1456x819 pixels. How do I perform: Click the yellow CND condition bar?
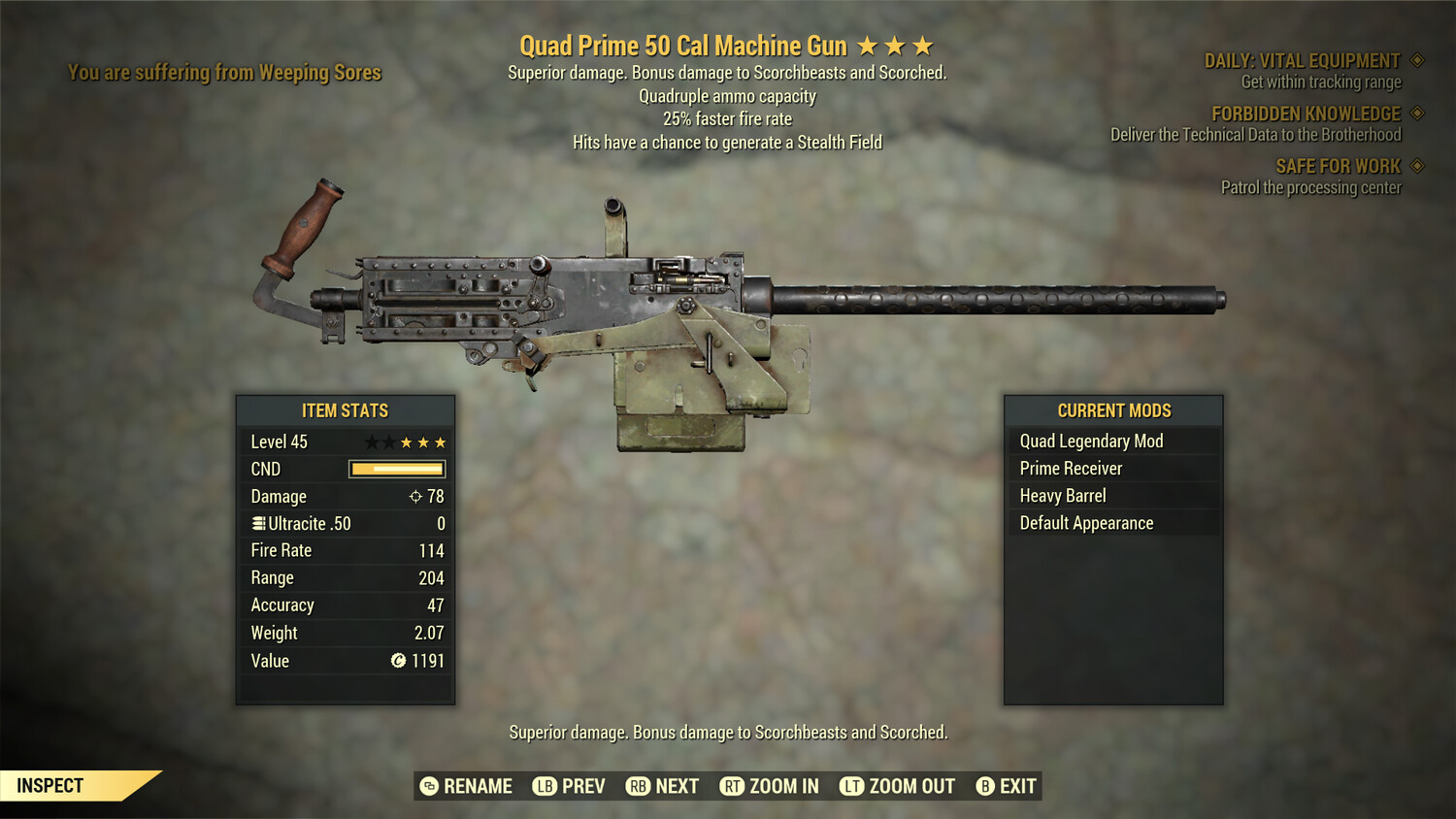click(x=396, y=469)
